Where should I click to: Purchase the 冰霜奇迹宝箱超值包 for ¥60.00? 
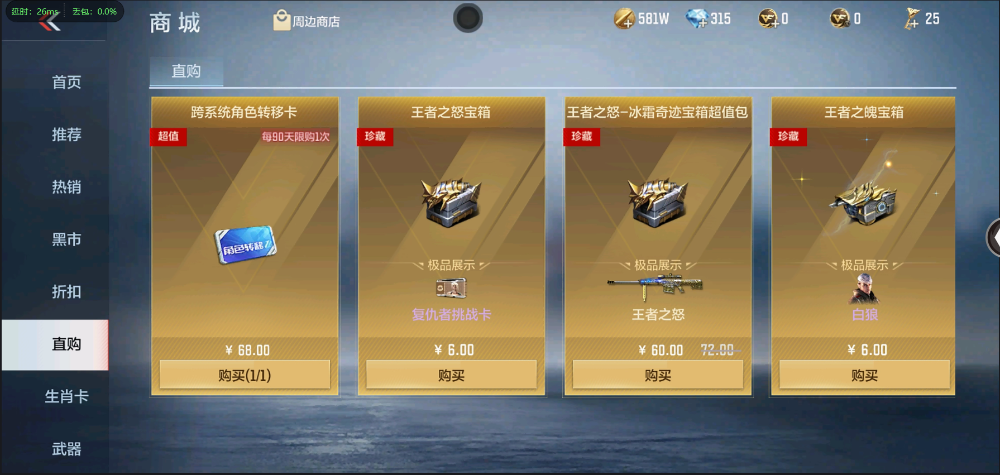click(657, 375)
